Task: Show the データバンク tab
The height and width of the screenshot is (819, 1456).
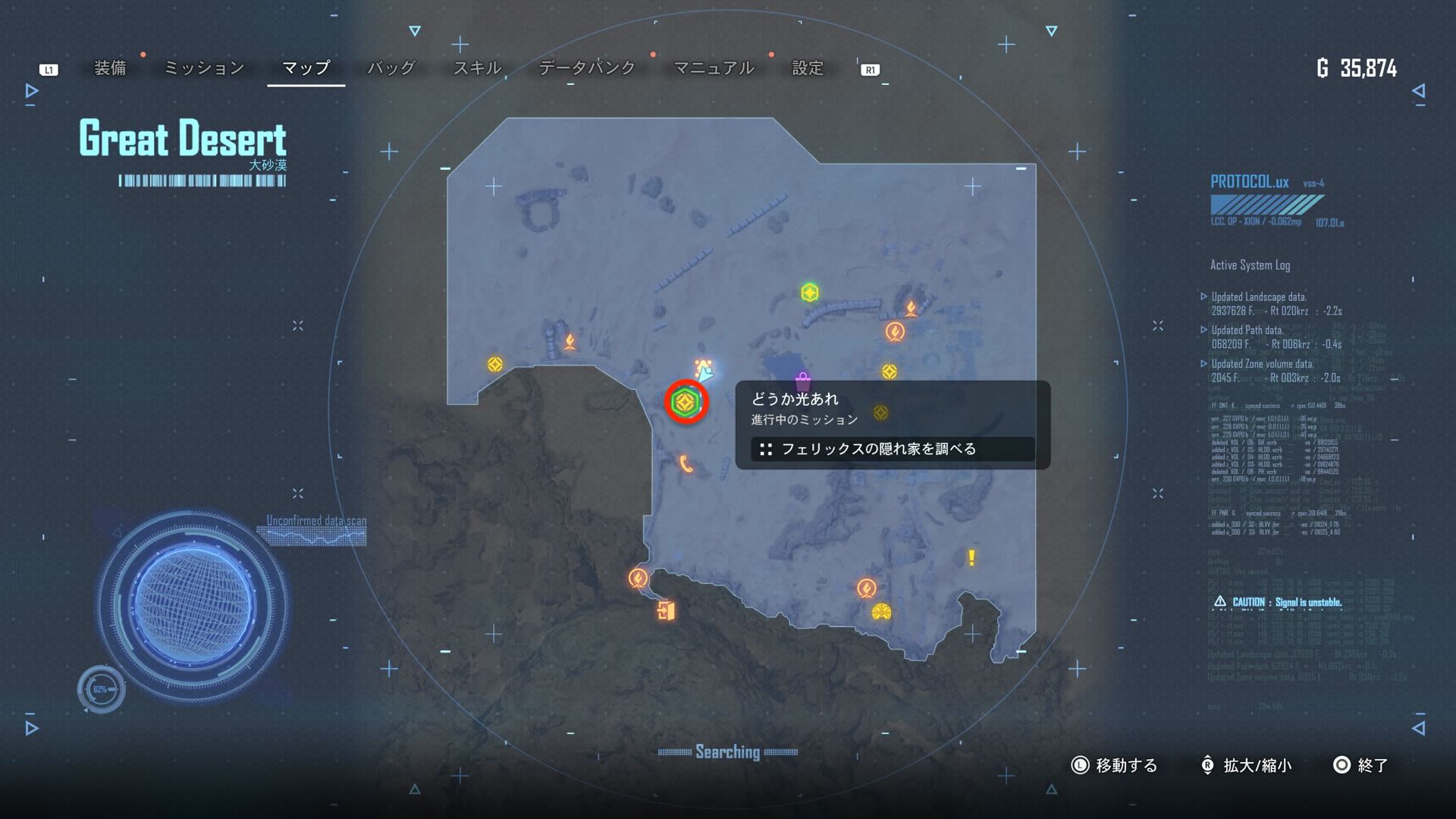Action: [587, 68]
